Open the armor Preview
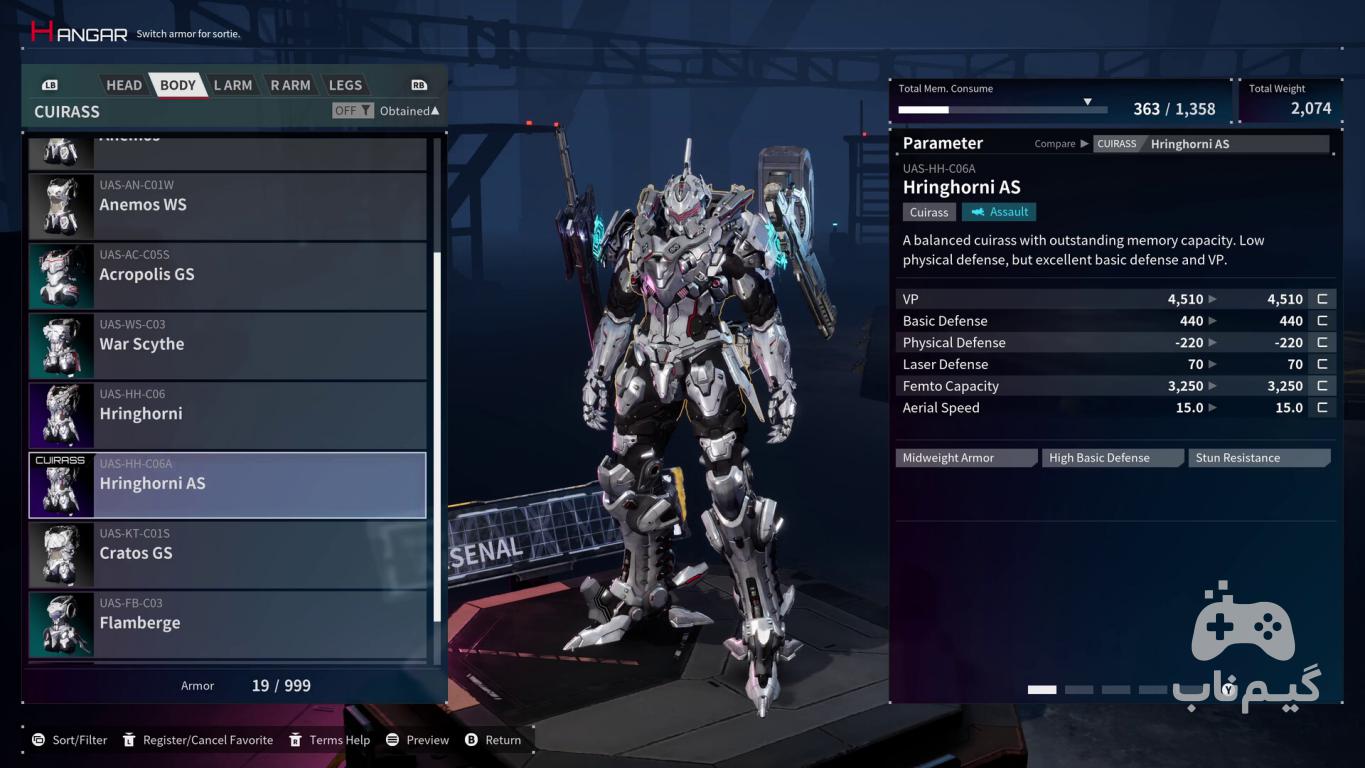The width and height of the screenshot is (1365, 768). tap(418, 740)
